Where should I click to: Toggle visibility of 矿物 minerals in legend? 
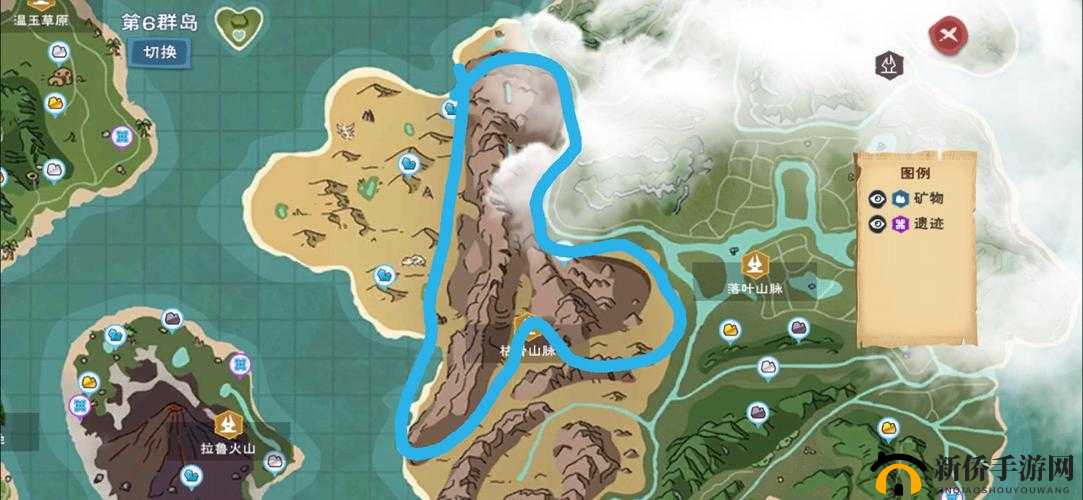(877, 198)
